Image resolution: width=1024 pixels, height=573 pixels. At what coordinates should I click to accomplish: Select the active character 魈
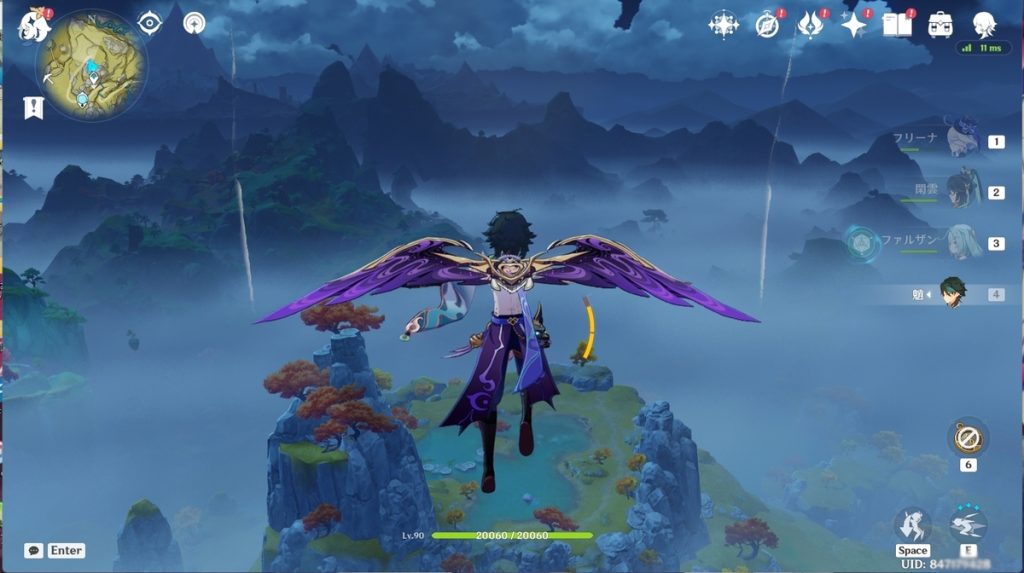952,293
